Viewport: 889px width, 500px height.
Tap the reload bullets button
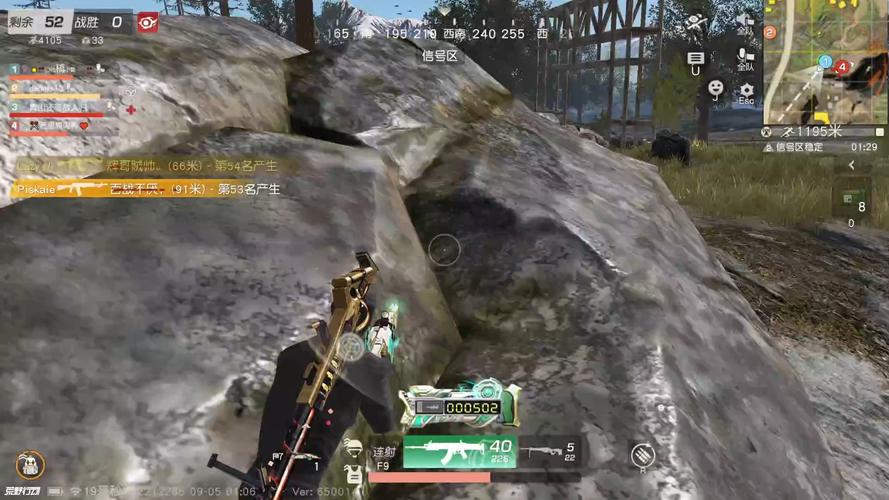pos(642,456)
